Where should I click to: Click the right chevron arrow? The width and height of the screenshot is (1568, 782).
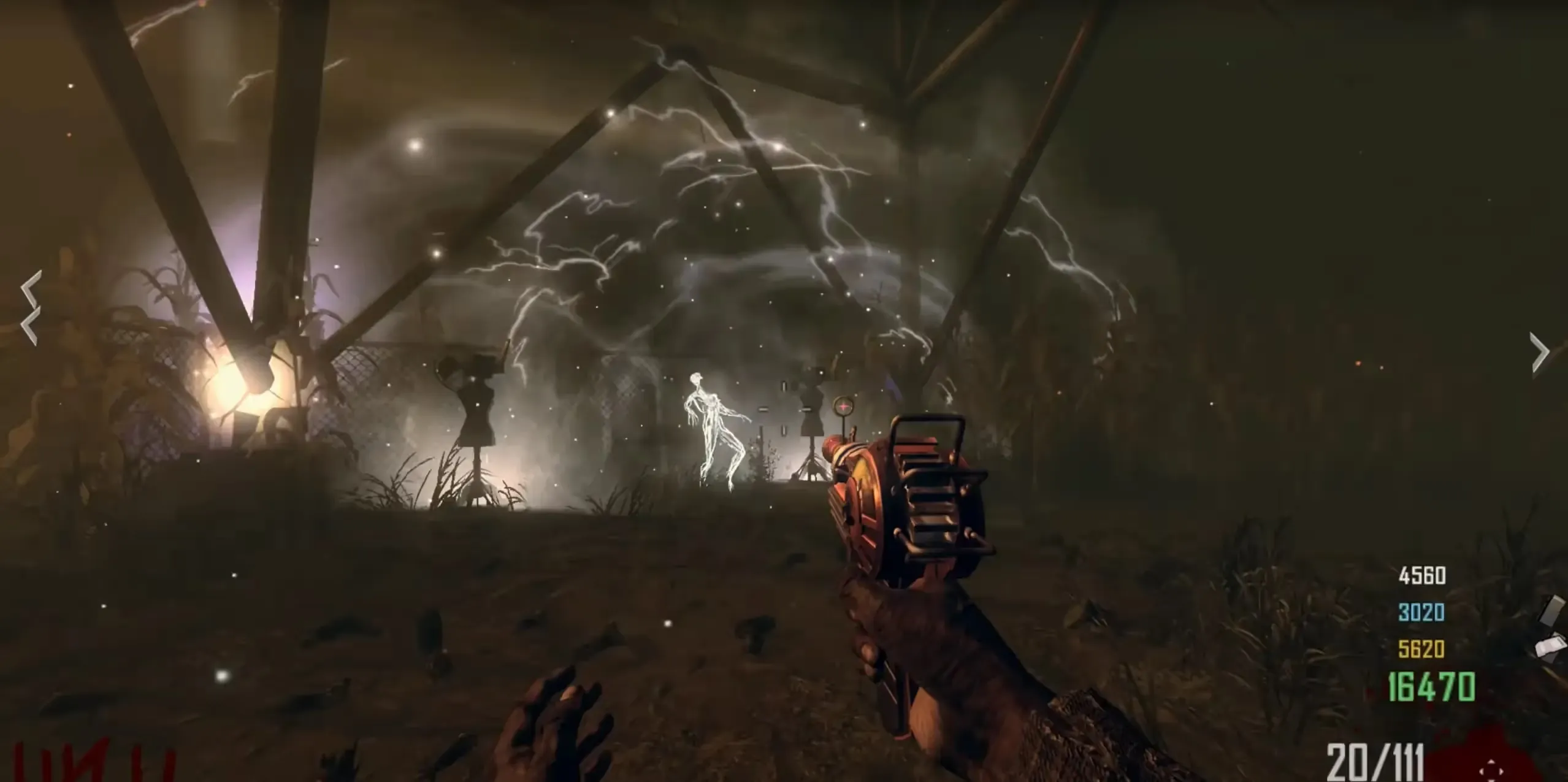pos(1540,351)
